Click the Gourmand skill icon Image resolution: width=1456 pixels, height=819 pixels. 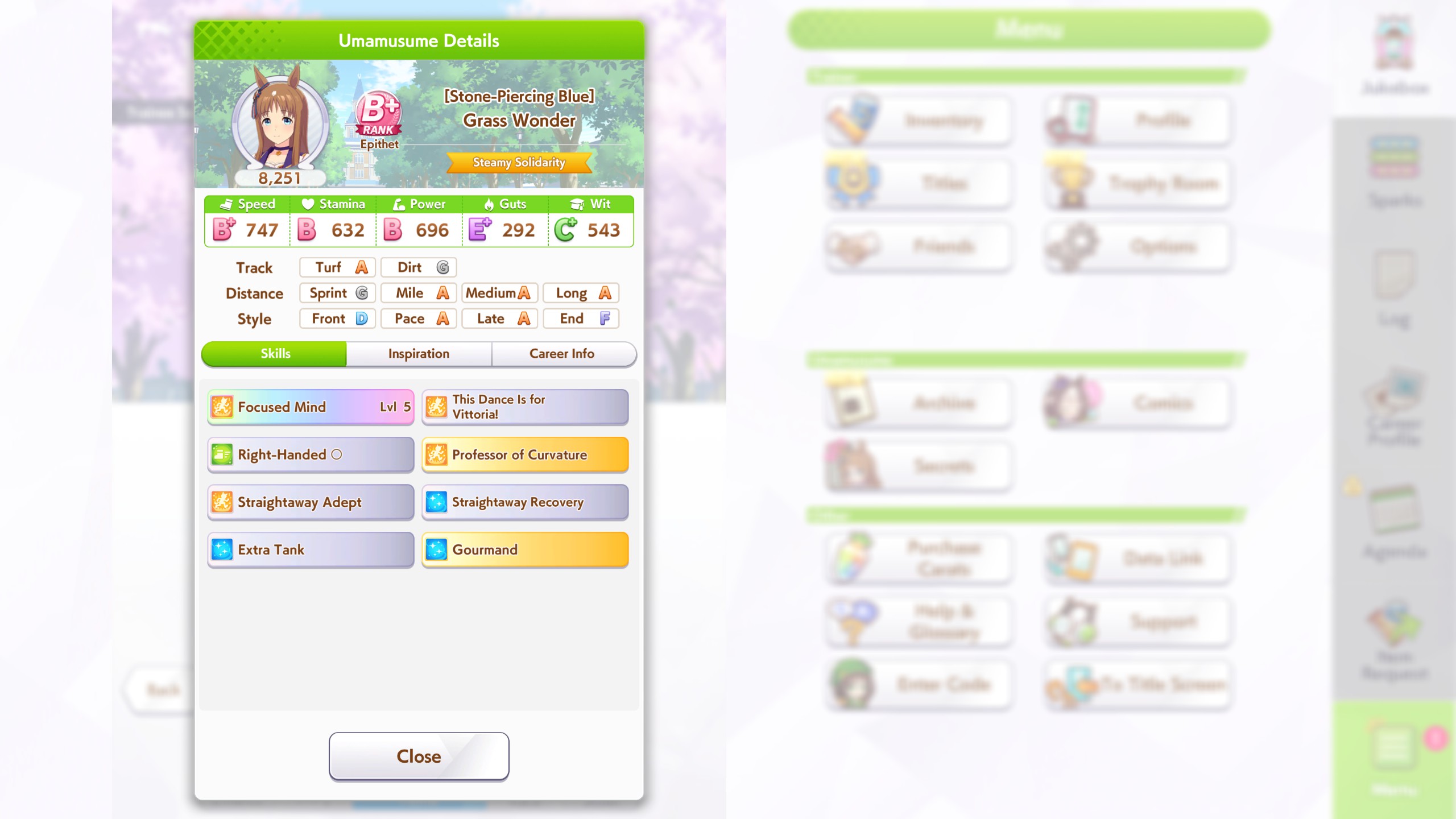[x=436, y=549]
